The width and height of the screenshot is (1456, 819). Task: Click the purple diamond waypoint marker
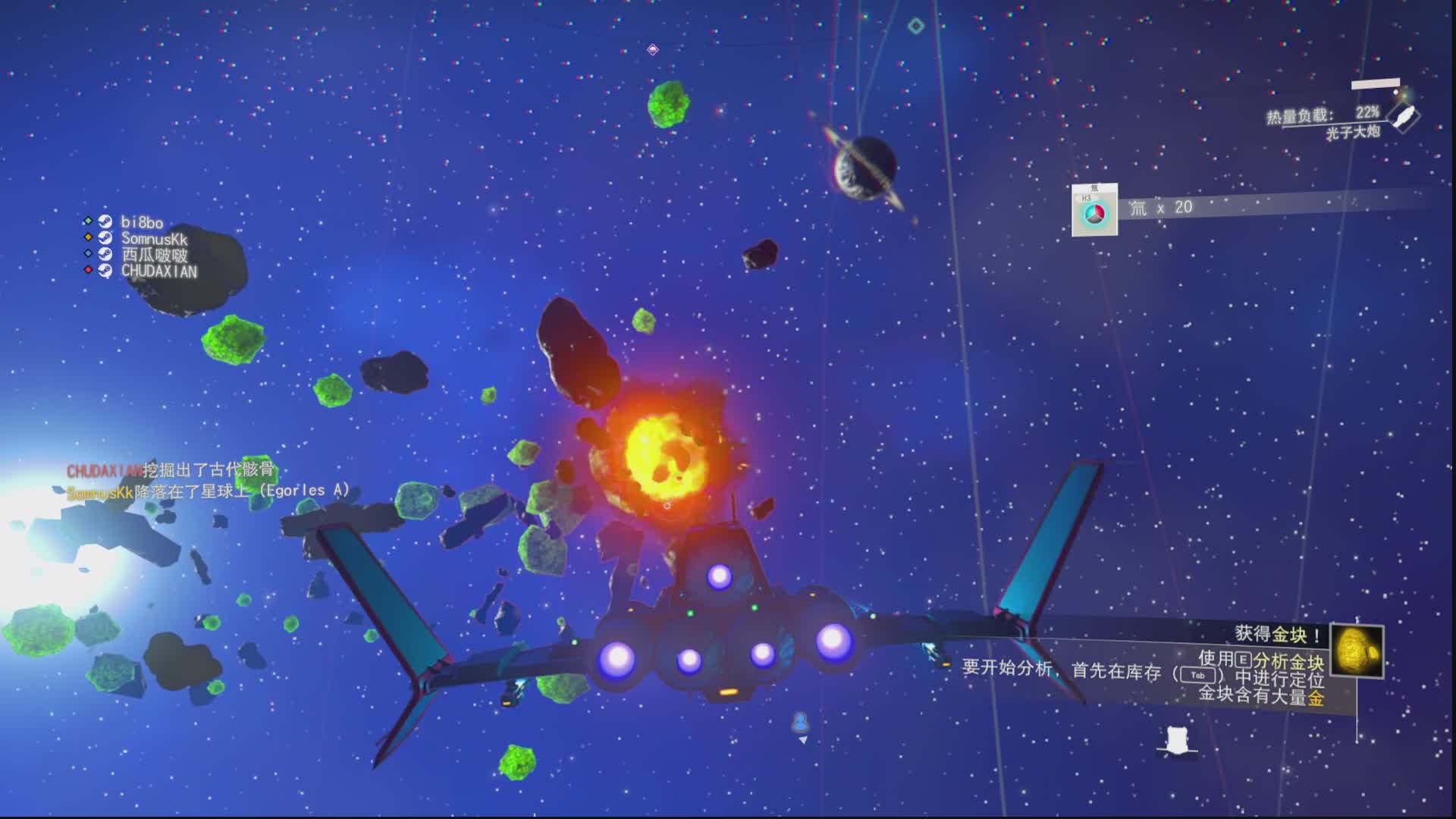coord(653,50)
